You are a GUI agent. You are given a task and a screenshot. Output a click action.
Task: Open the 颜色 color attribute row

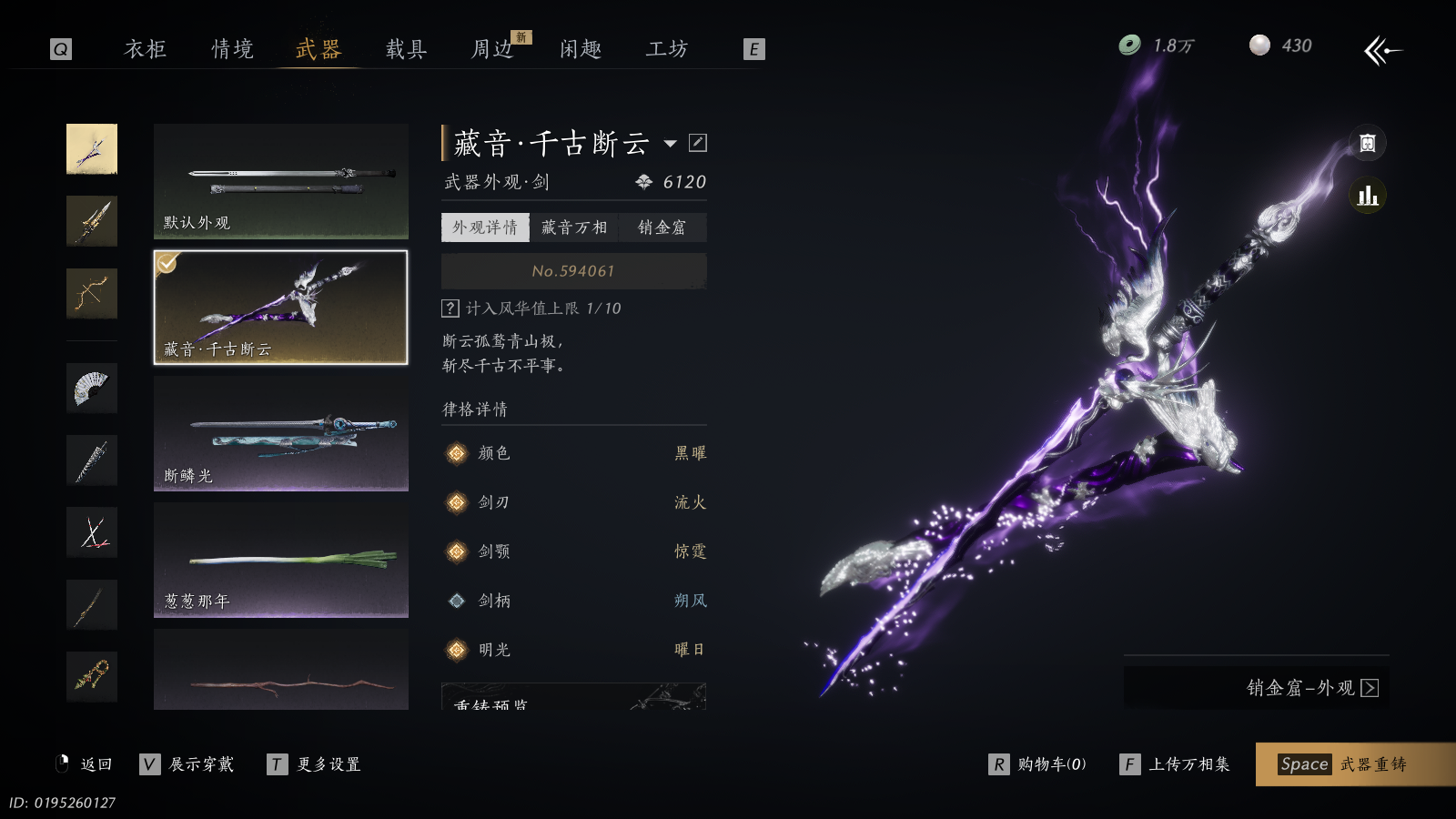573,453
